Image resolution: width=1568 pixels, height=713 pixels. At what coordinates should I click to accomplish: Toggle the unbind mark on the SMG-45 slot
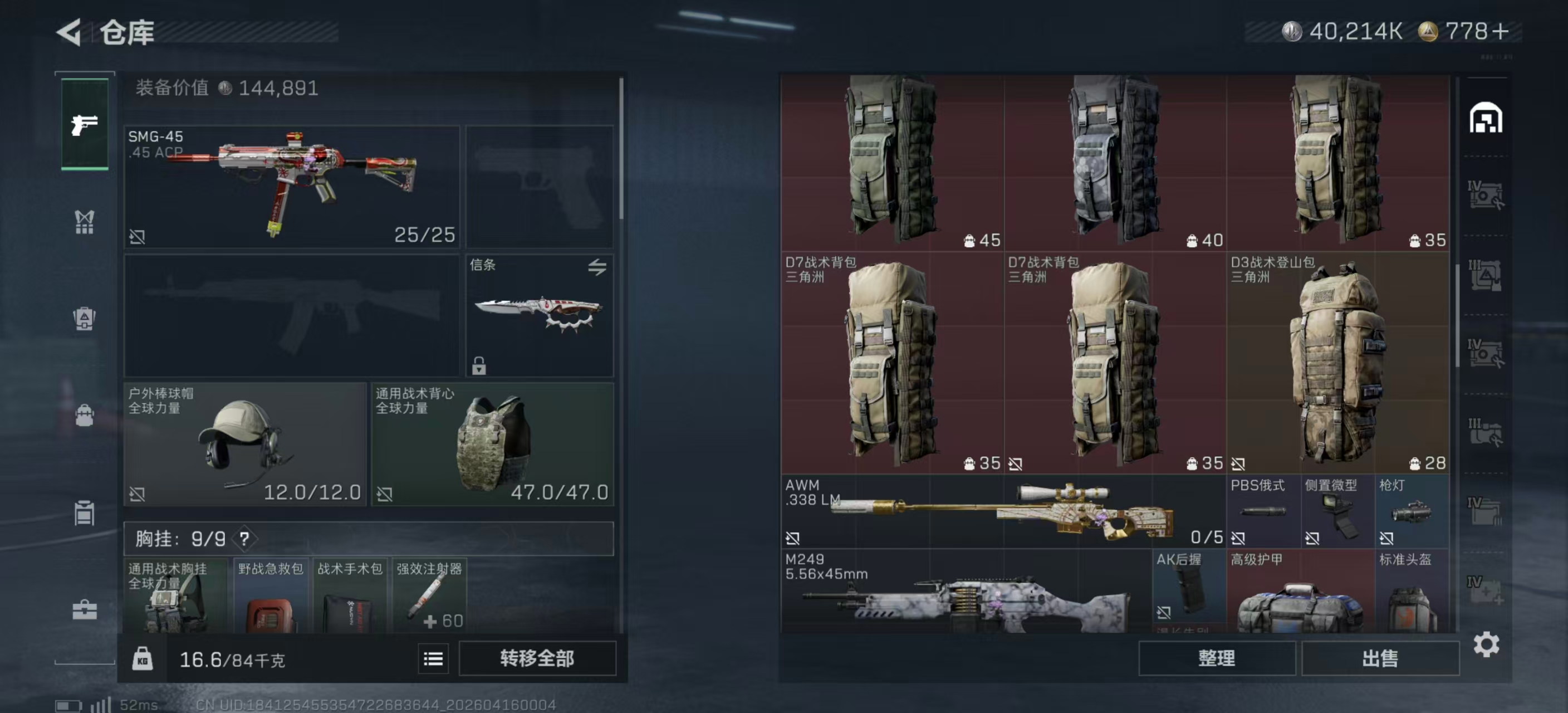[139, 237]
